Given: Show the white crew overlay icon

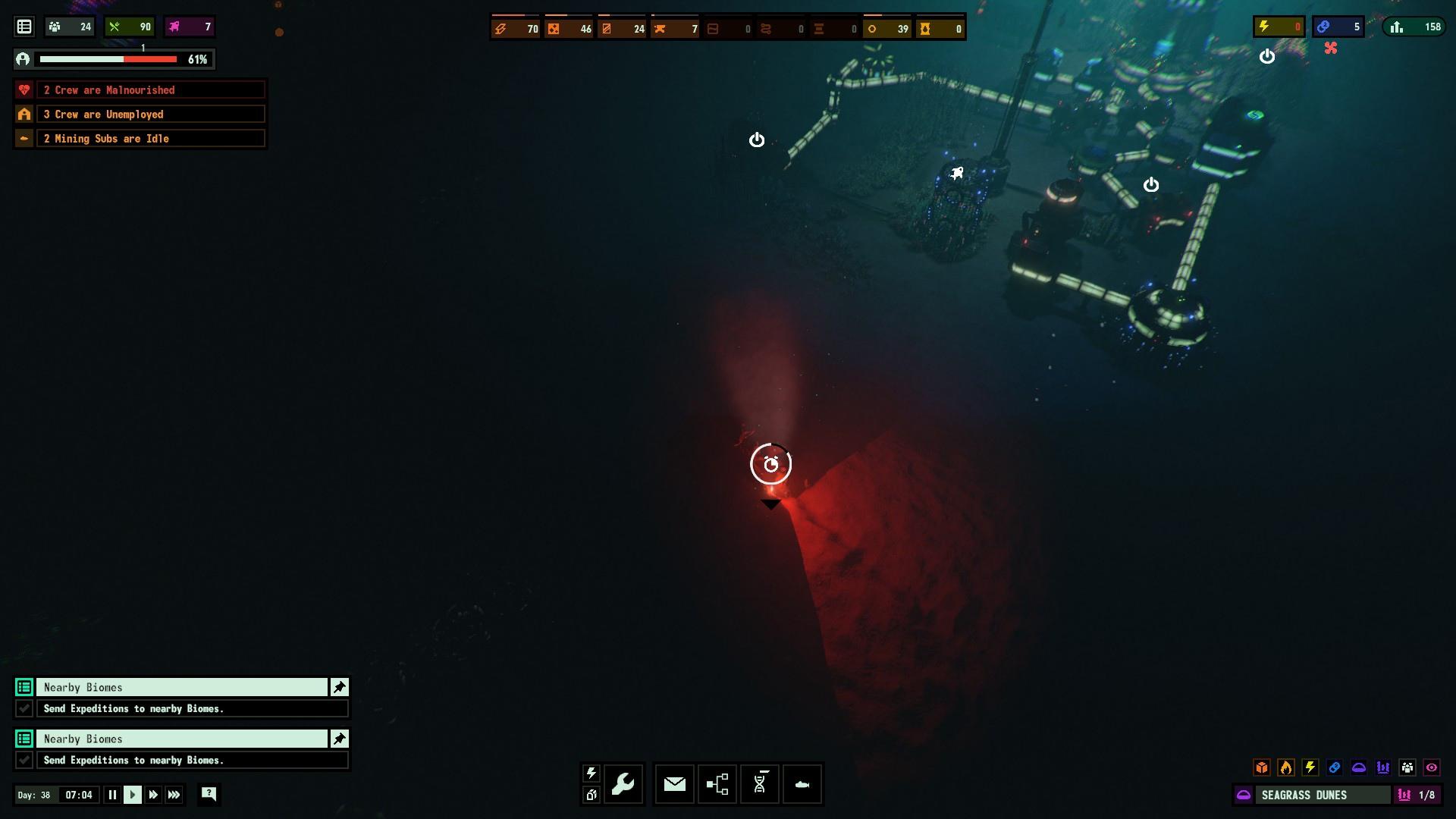Looking at the screenshot, I should coord(1407,767).
